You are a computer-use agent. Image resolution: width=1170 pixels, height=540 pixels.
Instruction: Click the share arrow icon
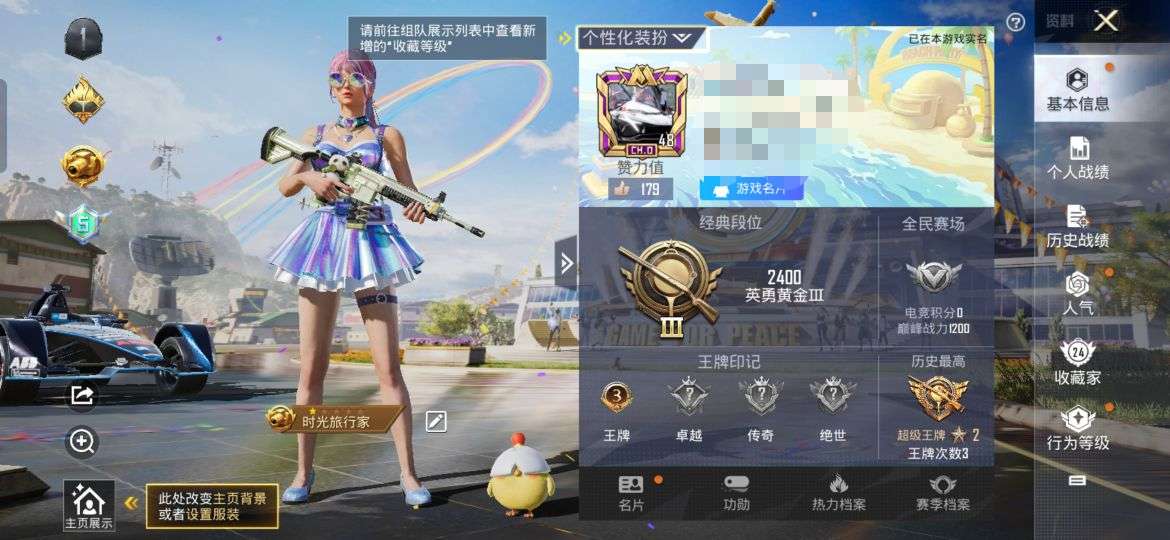tap(82, 396)
